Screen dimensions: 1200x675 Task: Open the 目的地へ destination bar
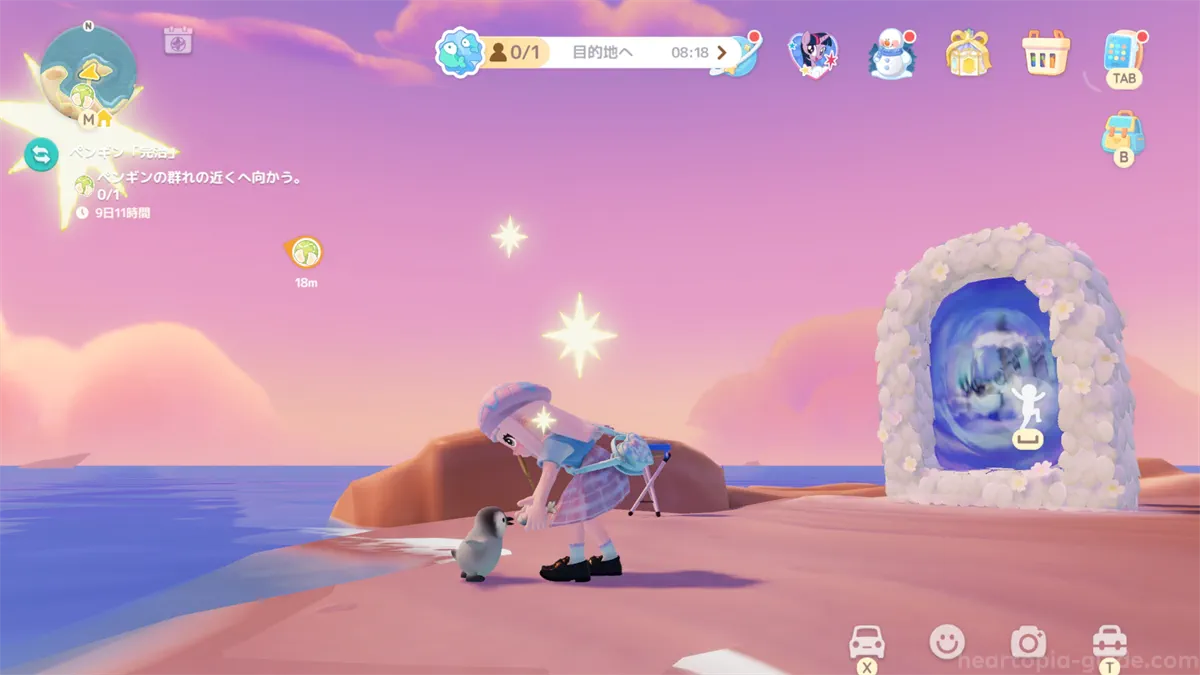[x=602, y=52]
